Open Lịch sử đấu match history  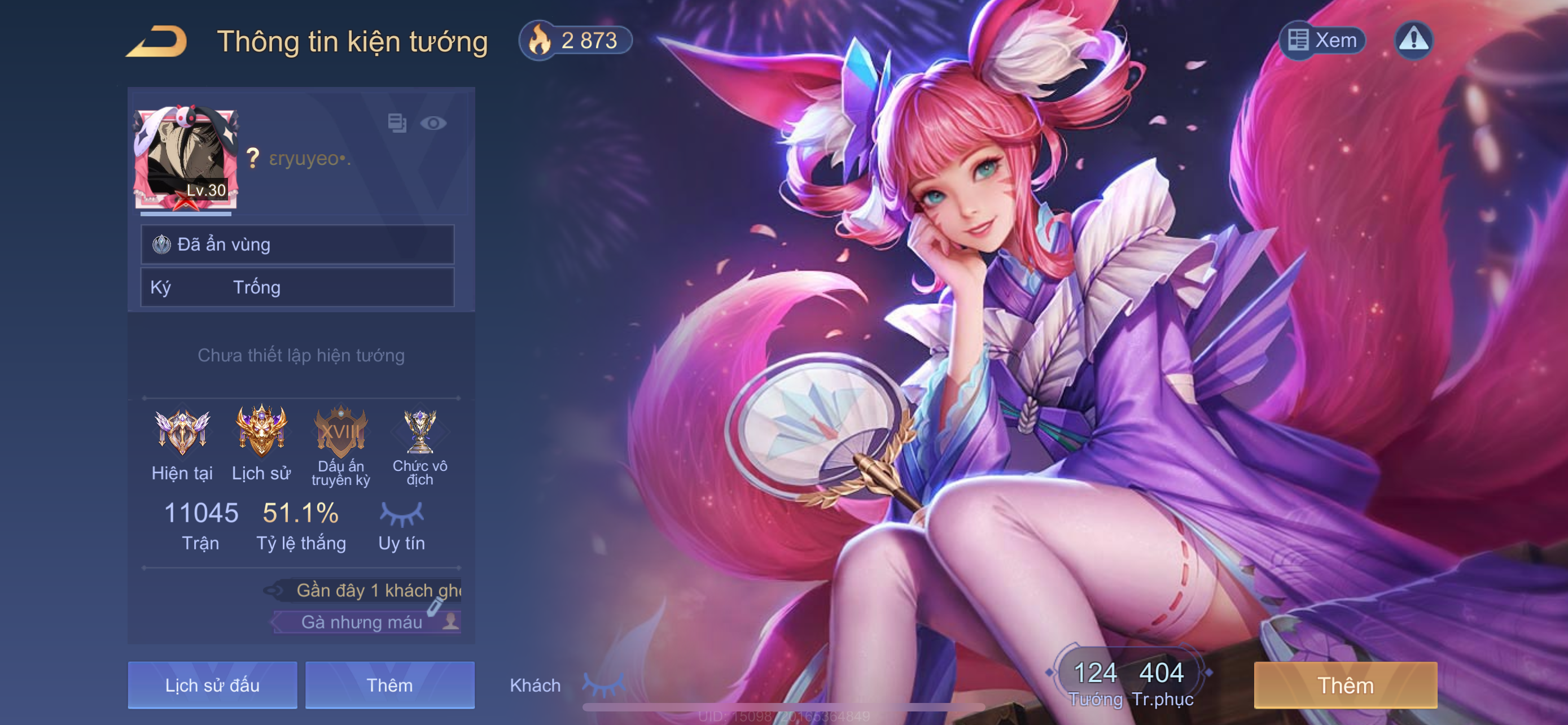click(212, 685)
